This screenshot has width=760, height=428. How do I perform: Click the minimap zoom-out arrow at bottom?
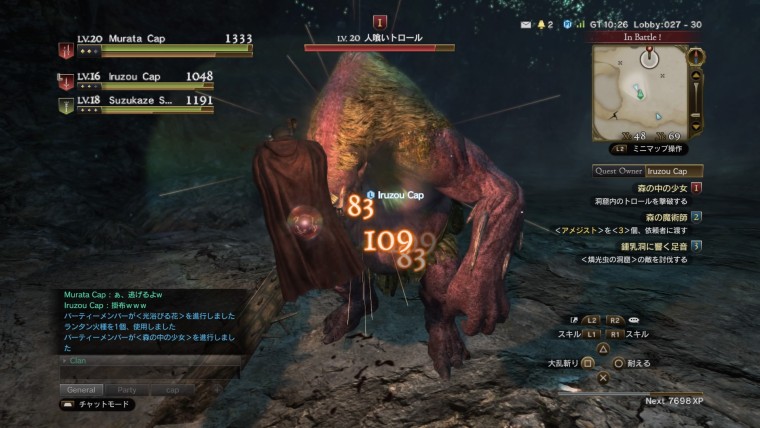[x=698, y=128]
